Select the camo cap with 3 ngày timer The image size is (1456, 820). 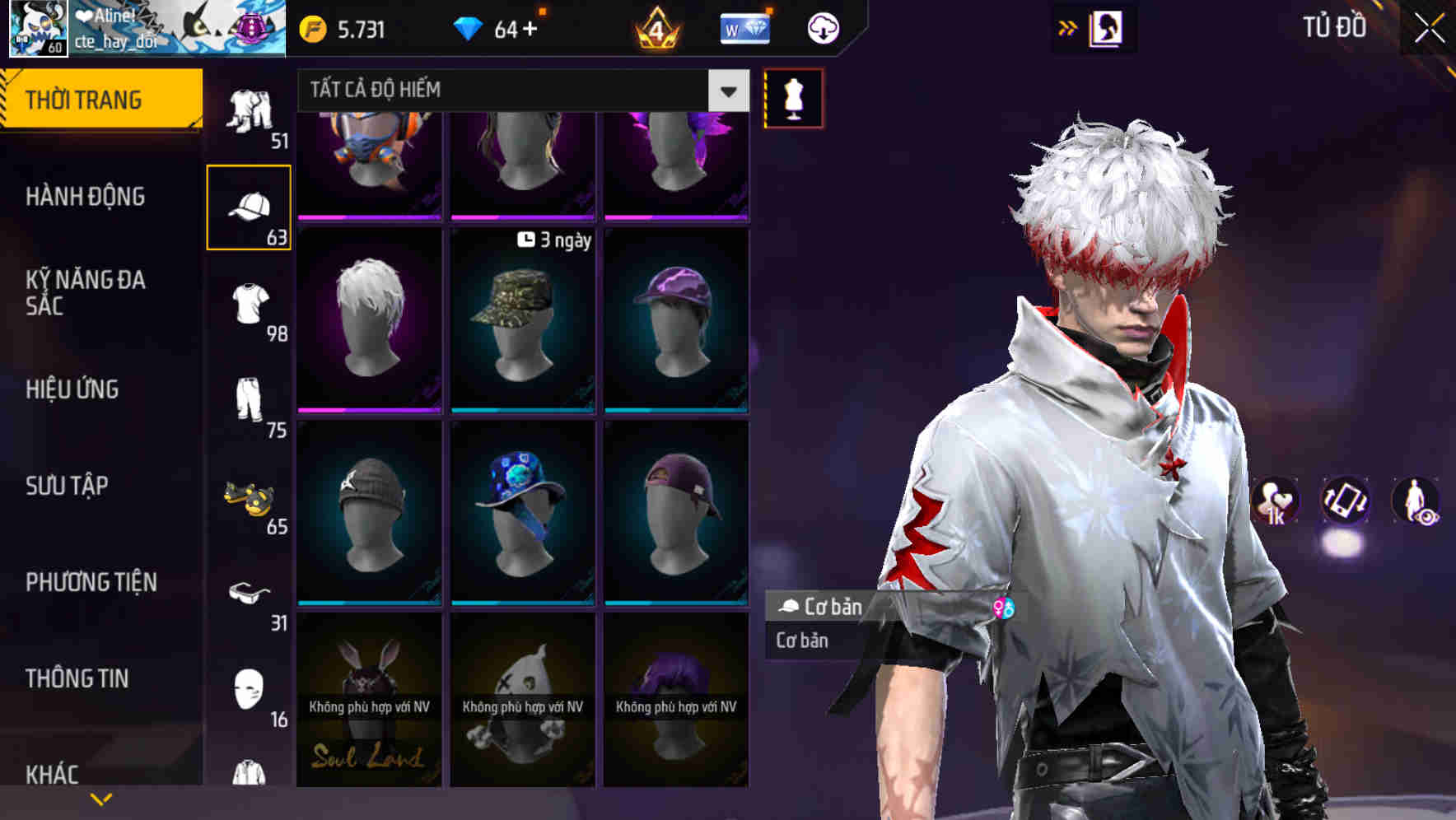522,321
